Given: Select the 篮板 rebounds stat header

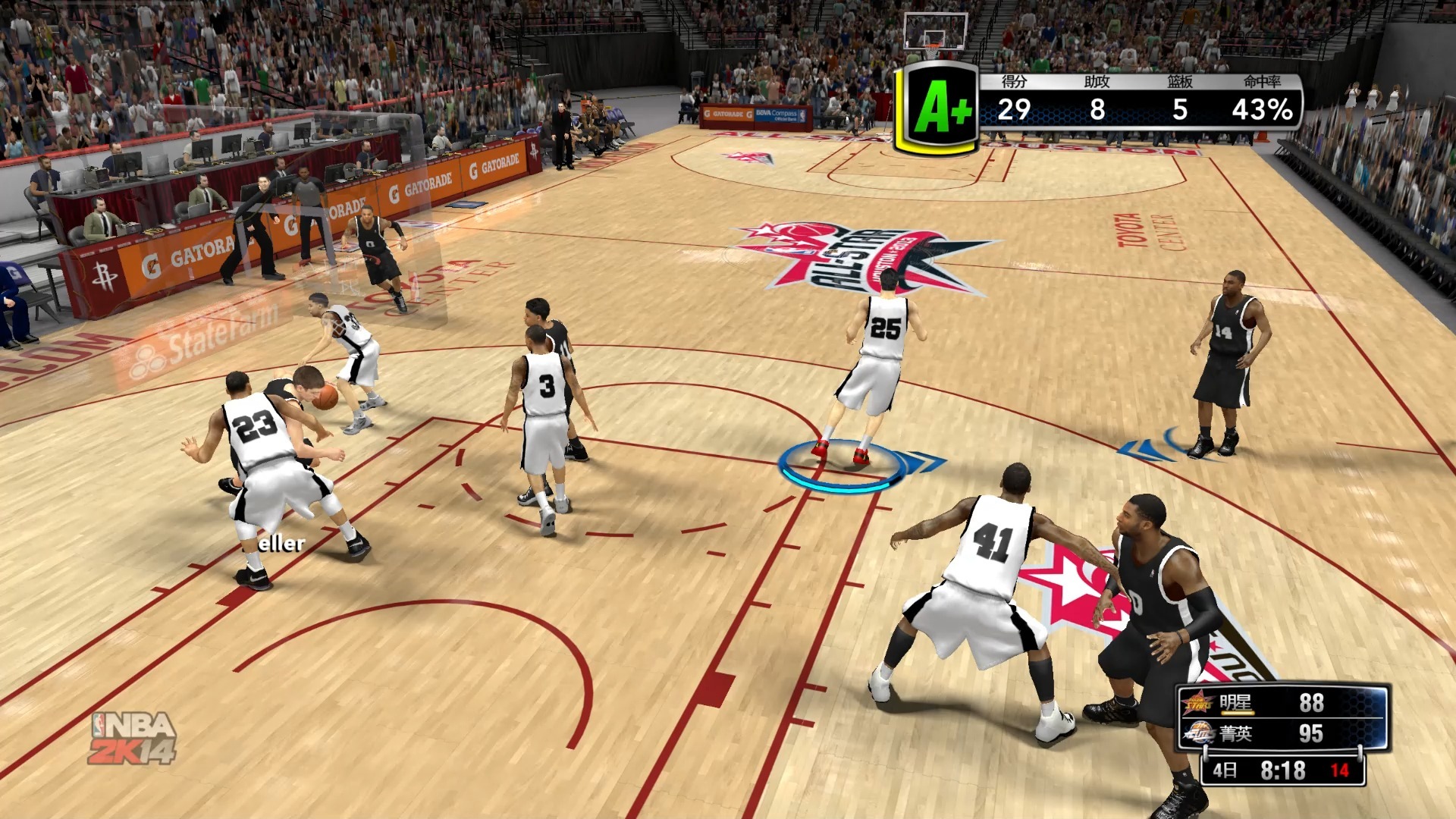Looking at the screenshot, I should [1179, 82].
